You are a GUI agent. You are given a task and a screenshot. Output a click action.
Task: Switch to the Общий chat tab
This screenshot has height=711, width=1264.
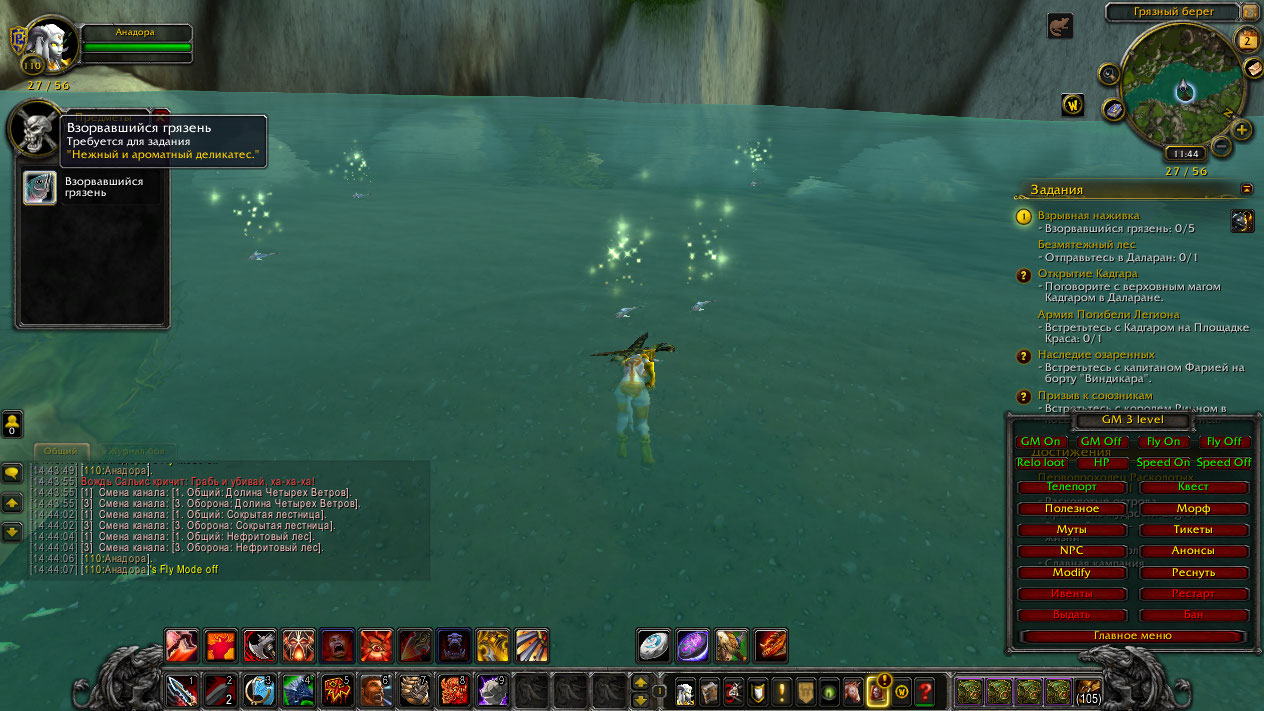pyautogui.click(x=61, y=451)
